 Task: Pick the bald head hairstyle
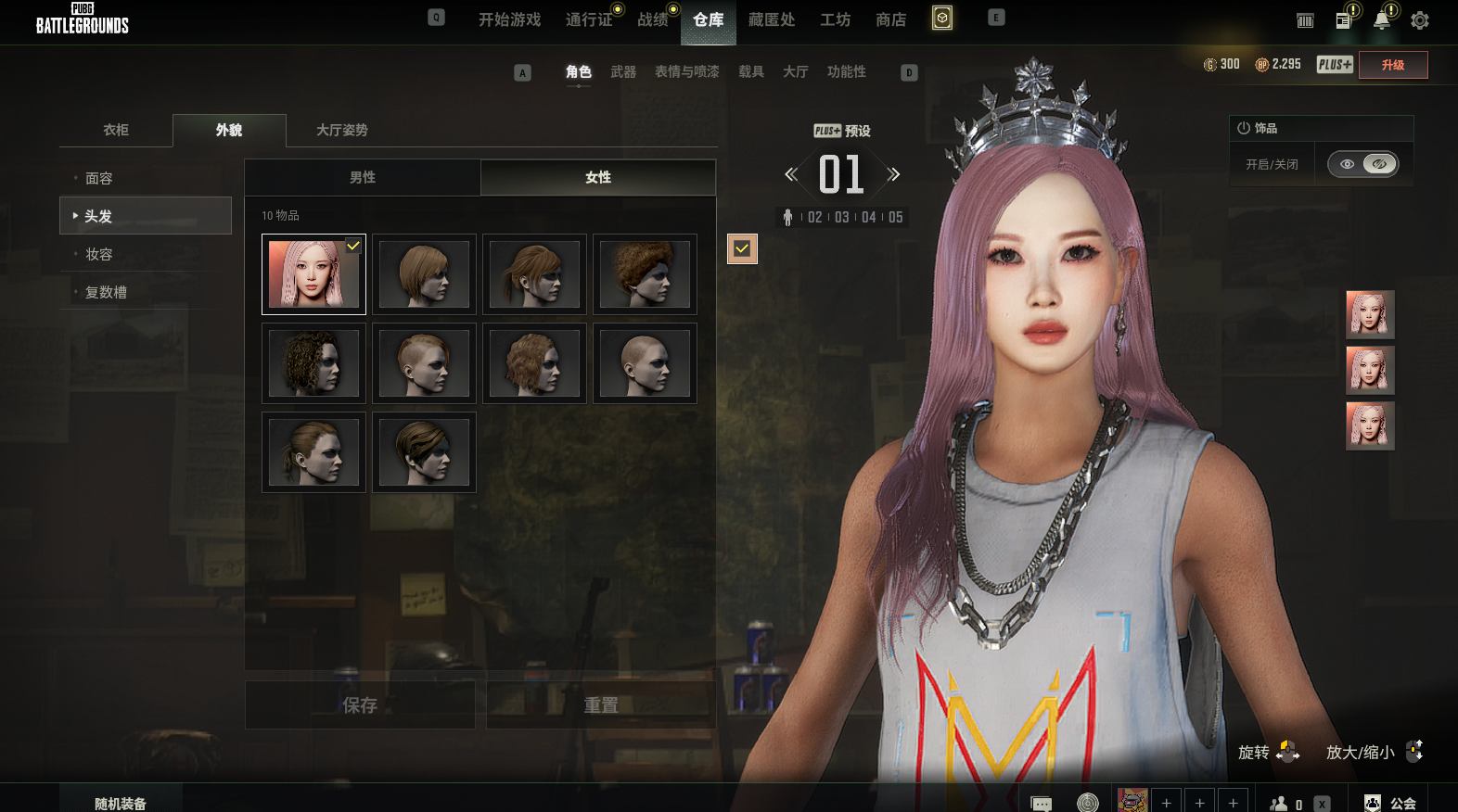pyautogui.click(x=645, y=363)
